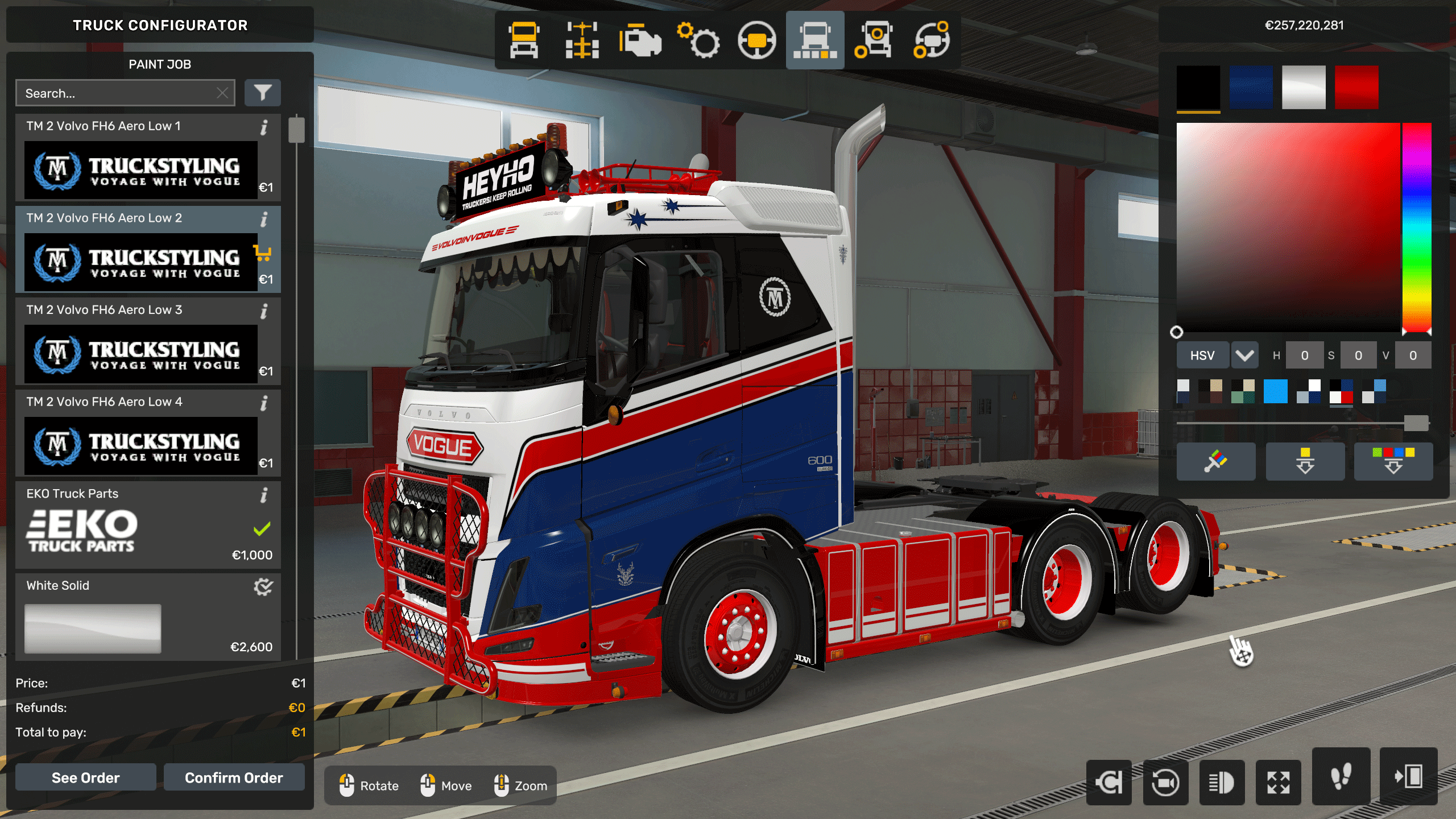1456x819 pixels.
Task: Open the See Order summary
Action: click(x=85, y=777)
